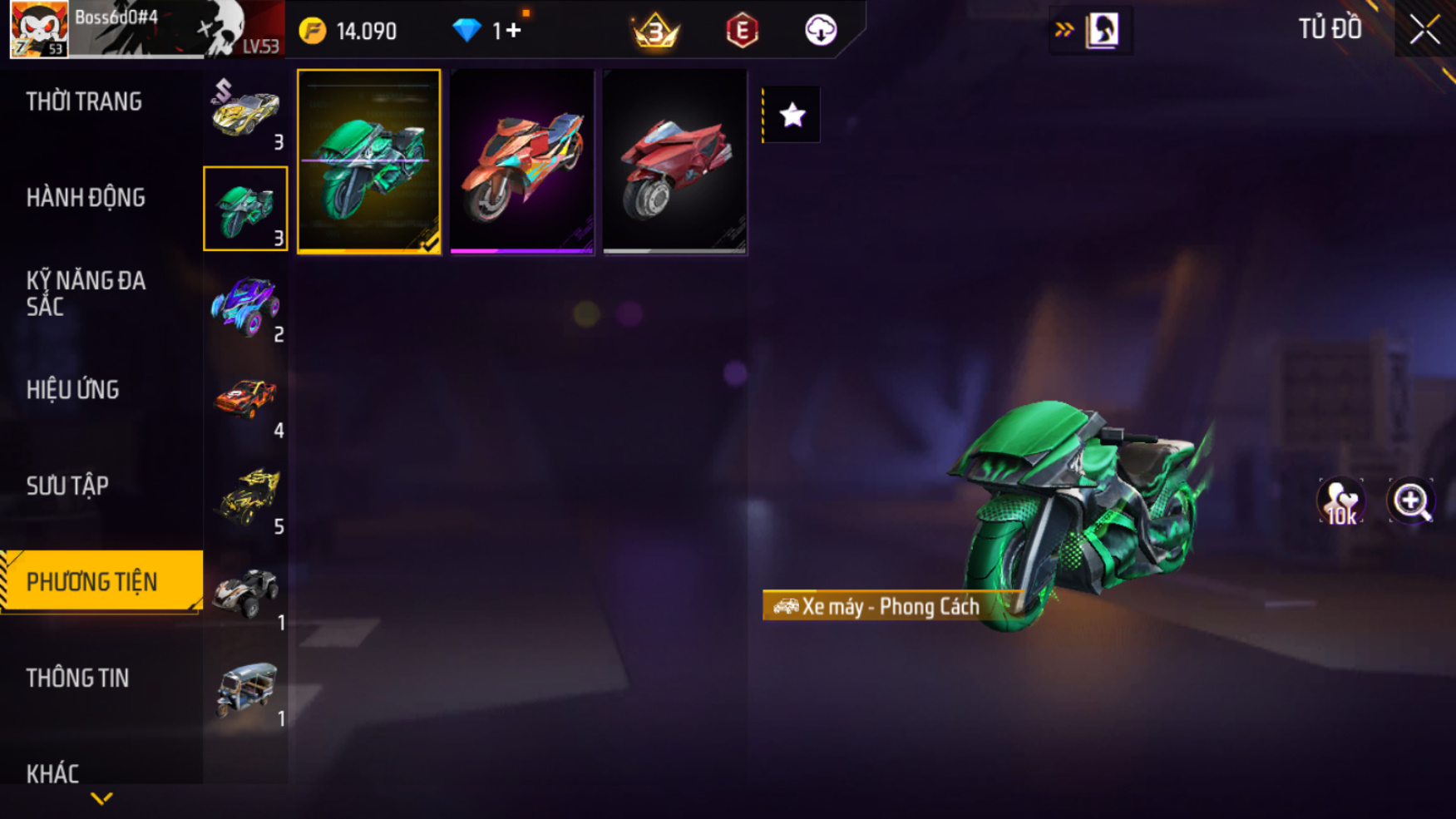Open the Thời Trang category
This screenshot has height=819, width=1456.
(x=84, y=101)
